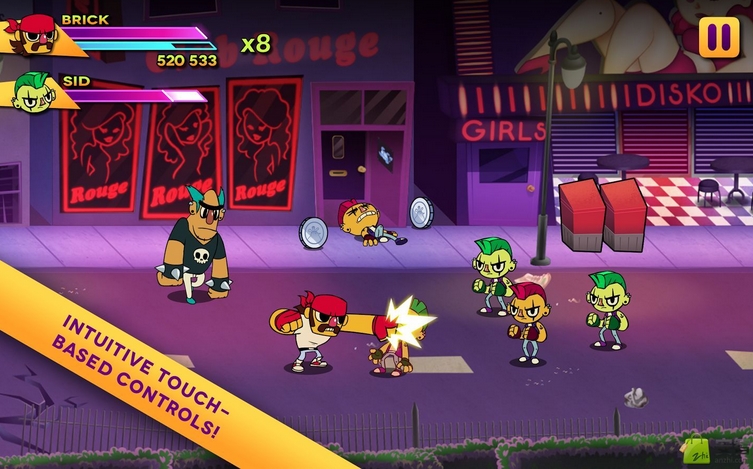Tap Sid's character portrait
Image resolution: width=753 pixels, height=469 pixels.
[x=34, y=92]
